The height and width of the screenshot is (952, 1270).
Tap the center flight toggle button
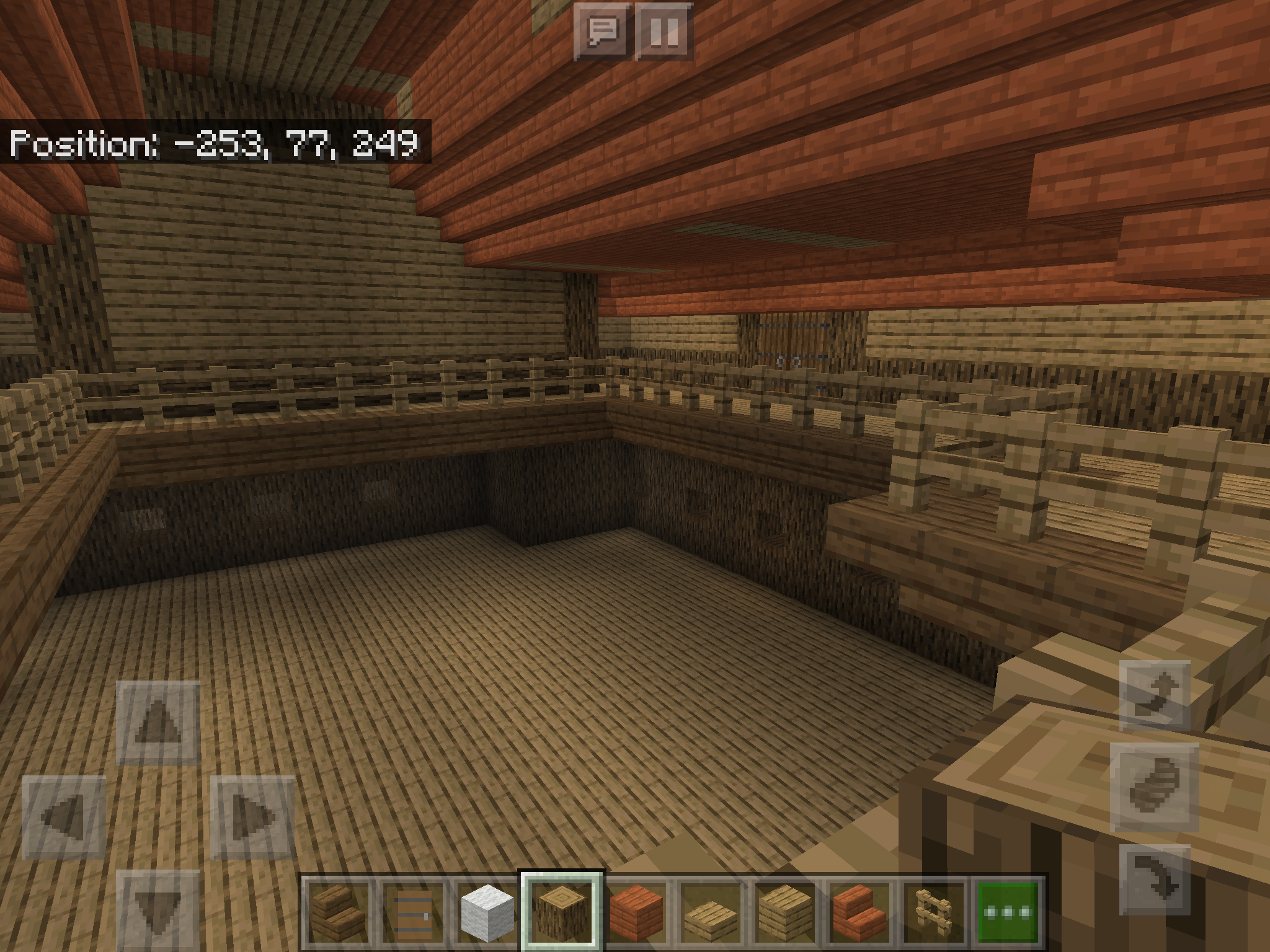point(1155,787)
